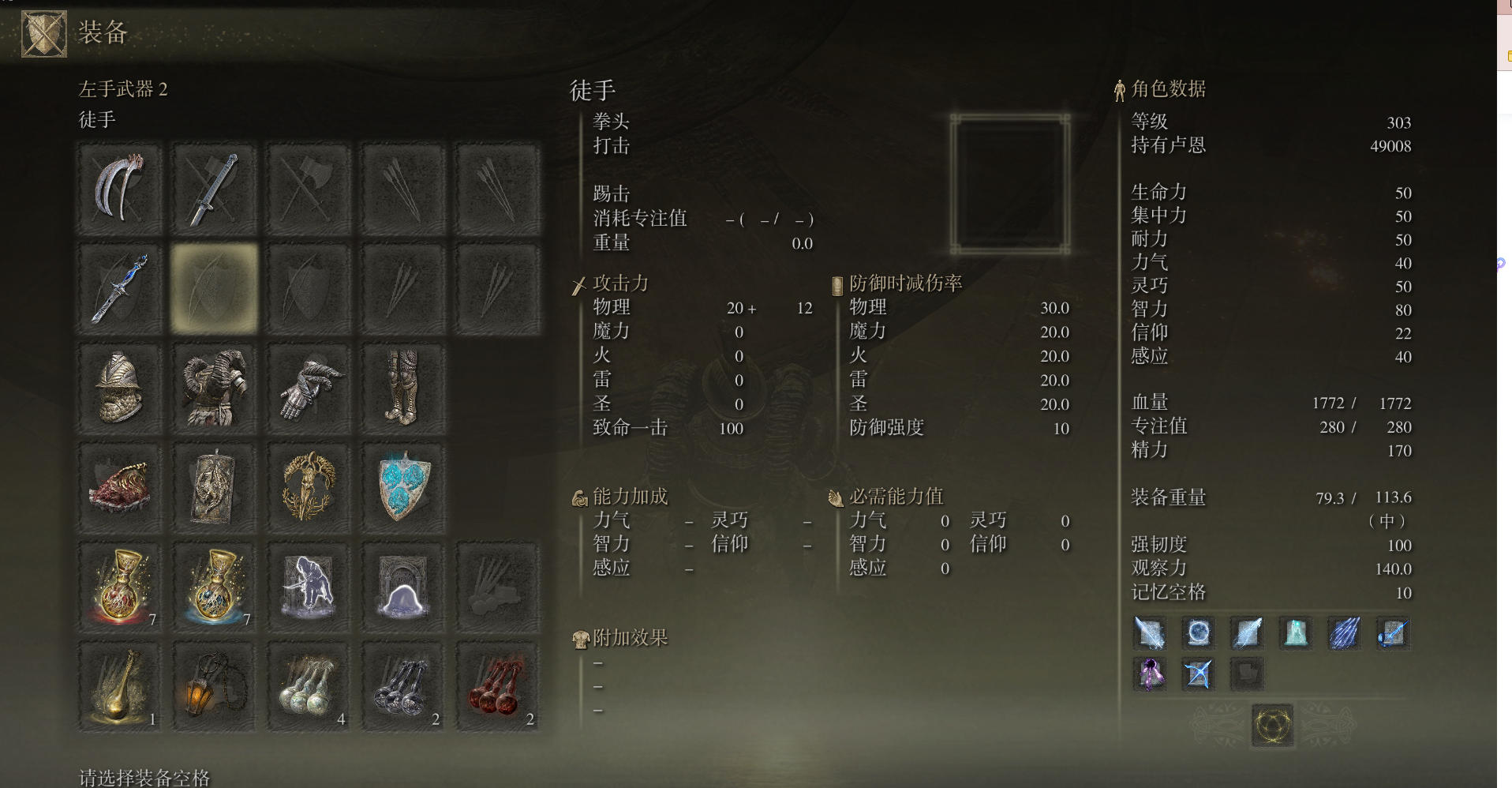Select the gauntlets armor icon
Viewport: 1512px width, 788px height.
click(x=309, y=388)
